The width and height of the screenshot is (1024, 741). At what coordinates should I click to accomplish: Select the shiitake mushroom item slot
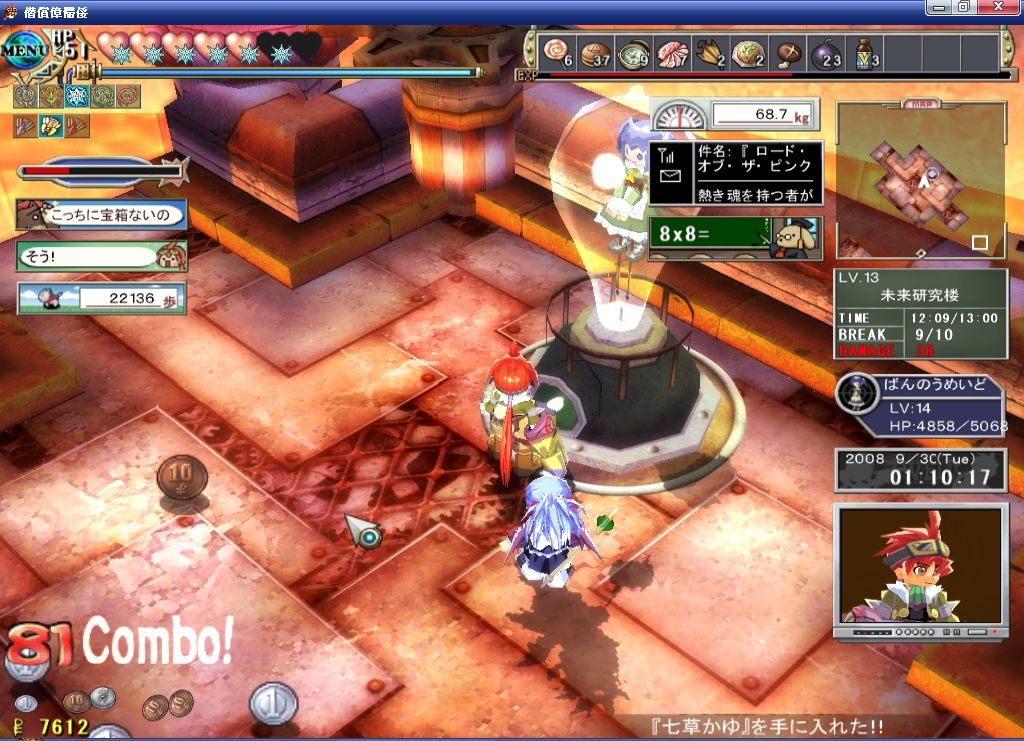click(x=789, y=53)
